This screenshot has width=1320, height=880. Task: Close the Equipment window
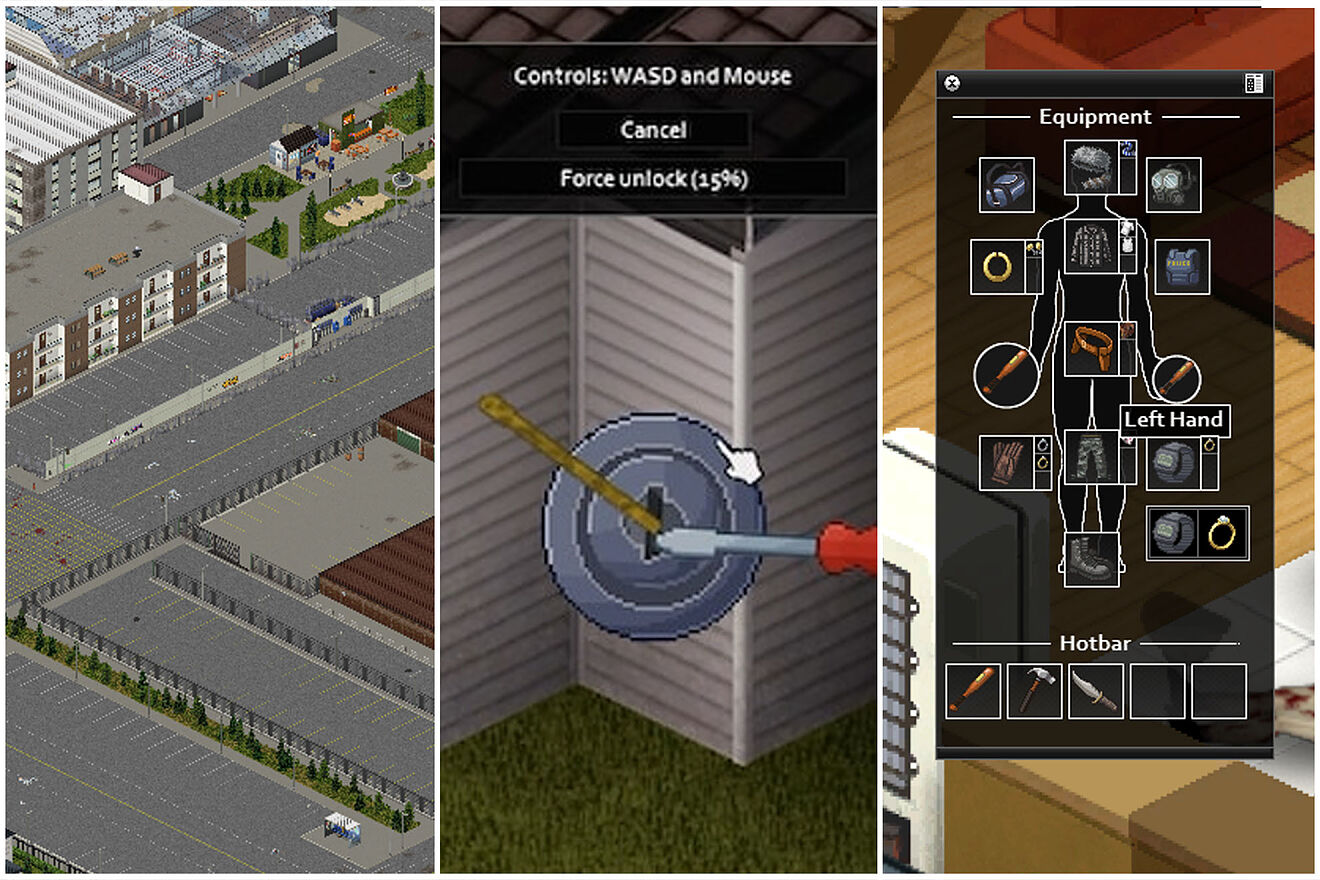pyautogui.click(x=952, y=84)
